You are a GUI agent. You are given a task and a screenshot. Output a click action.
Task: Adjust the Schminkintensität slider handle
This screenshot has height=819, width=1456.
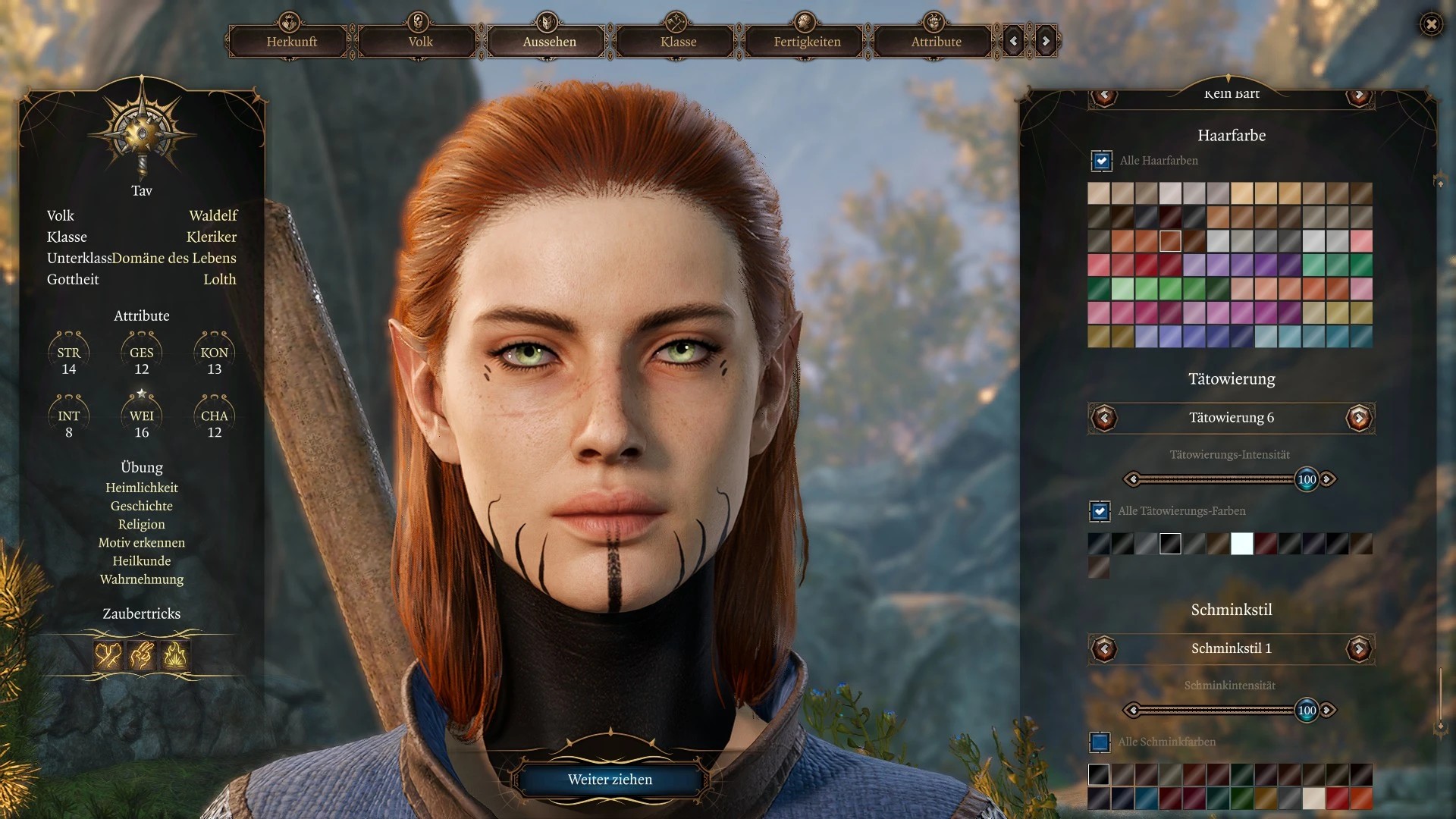point(1307,711)
